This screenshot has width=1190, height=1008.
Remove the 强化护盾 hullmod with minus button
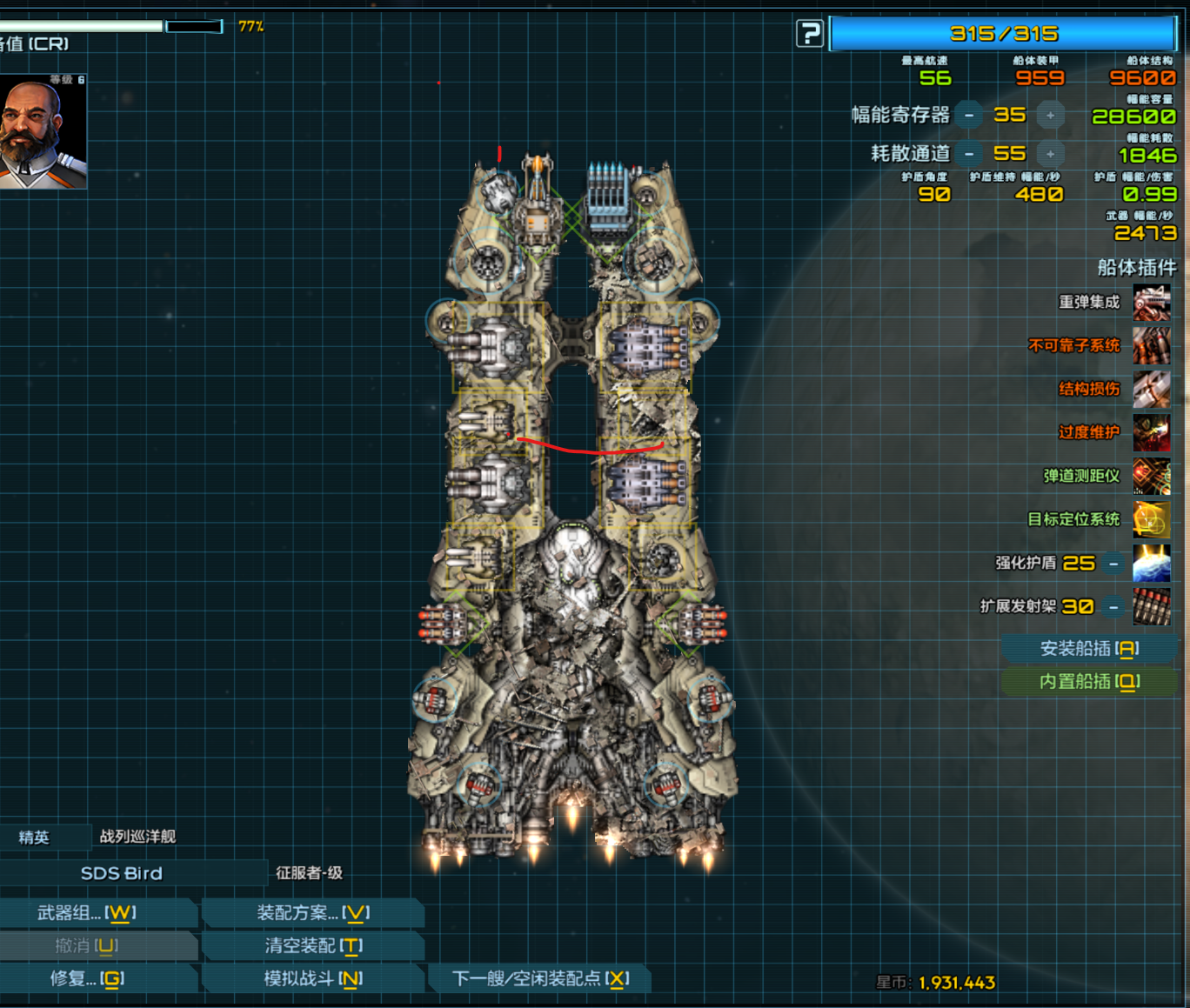coord(1113,564)
